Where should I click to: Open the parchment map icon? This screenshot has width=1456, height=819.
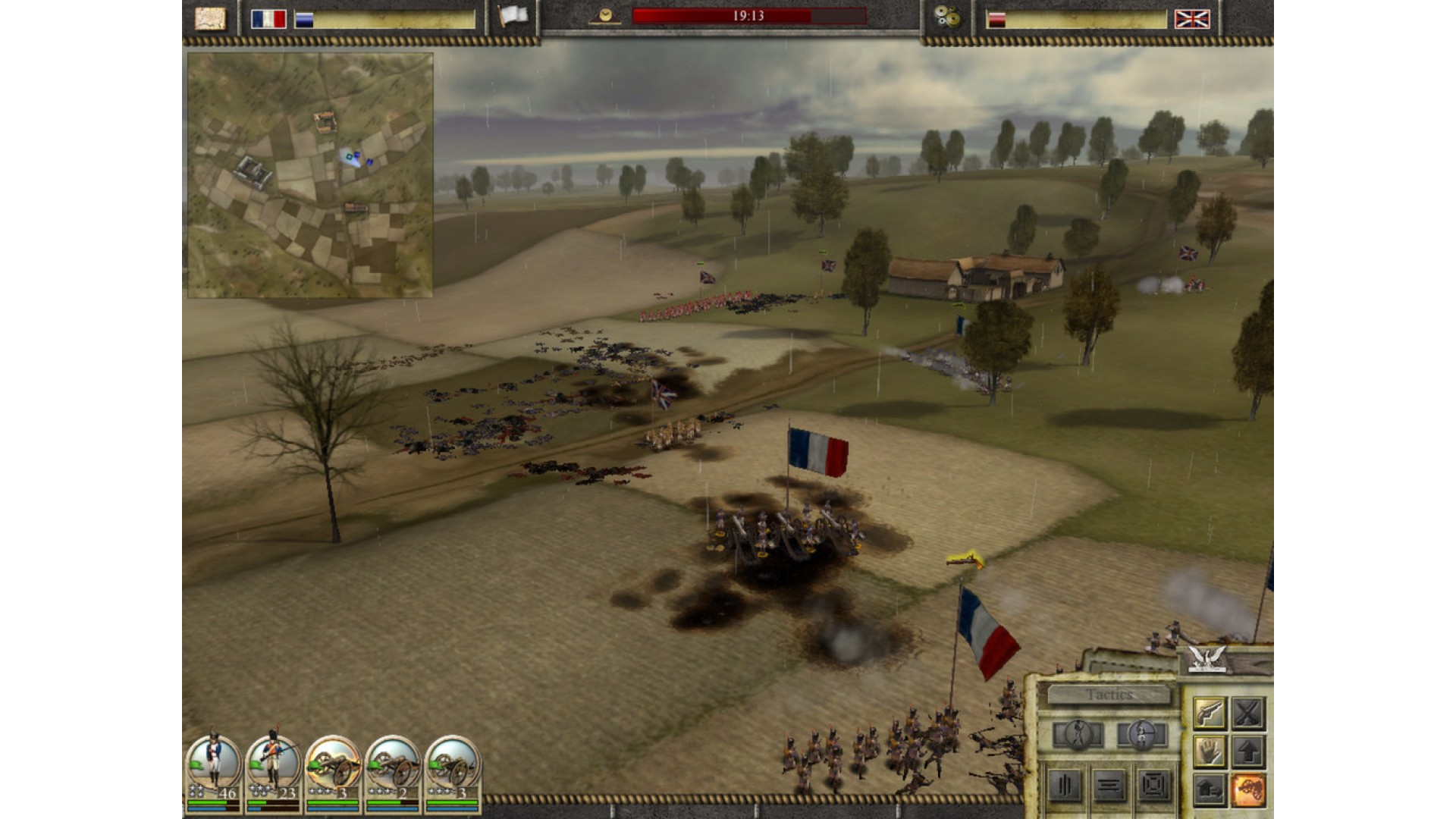click(x=210, y=18)
